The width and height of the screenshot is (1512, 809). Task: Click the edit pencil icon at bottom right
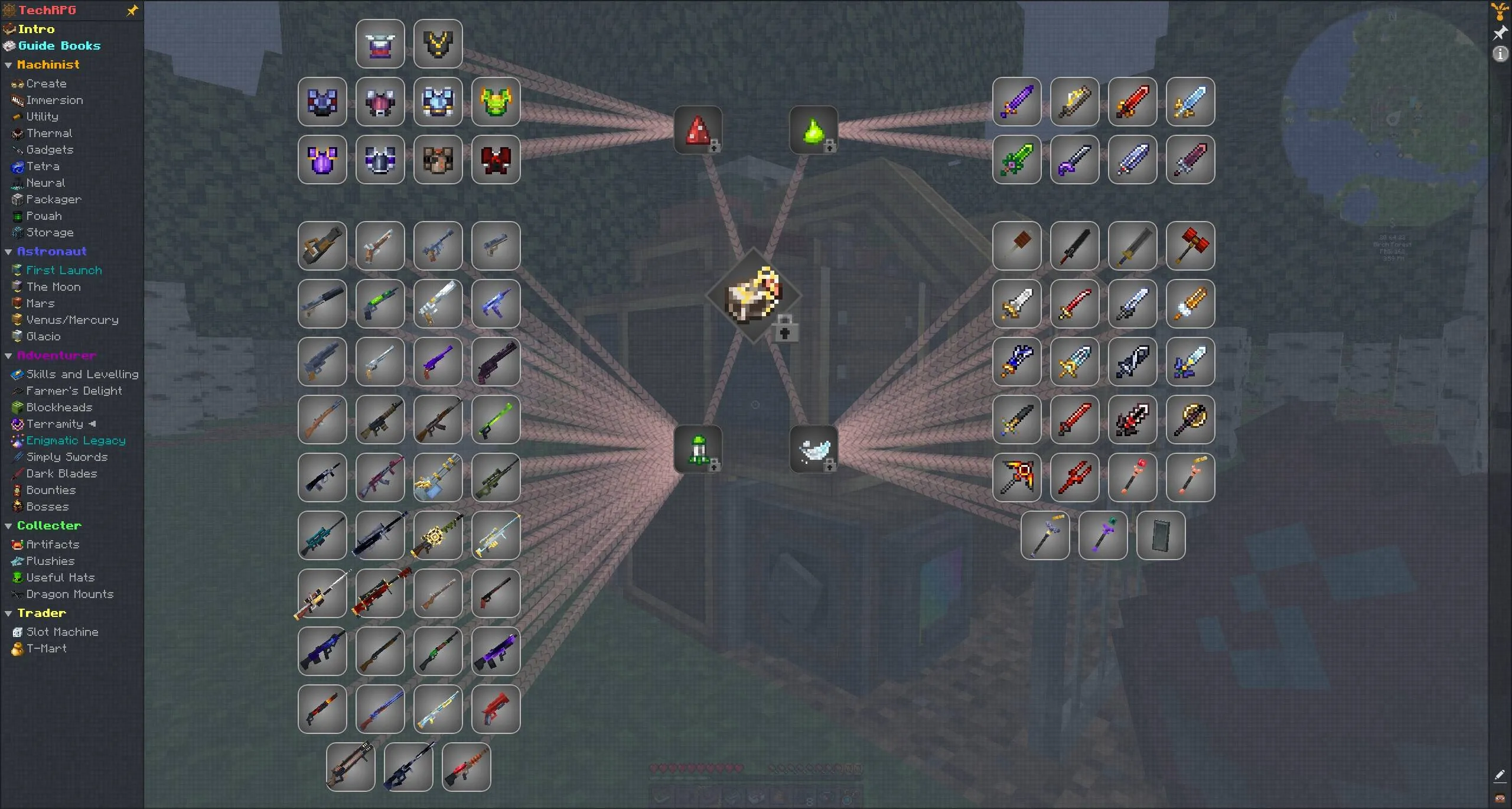tap(1499, 776)
